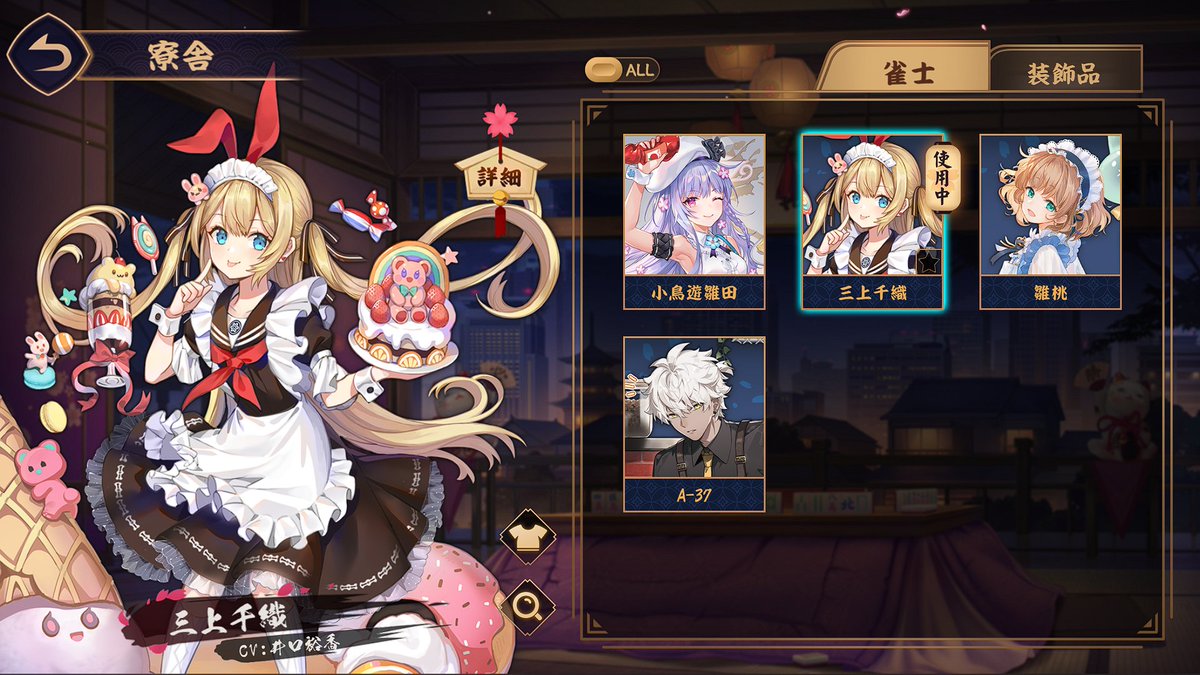Select character 小鳥遊雛田

pyautogui.click(x=694, y=220)
